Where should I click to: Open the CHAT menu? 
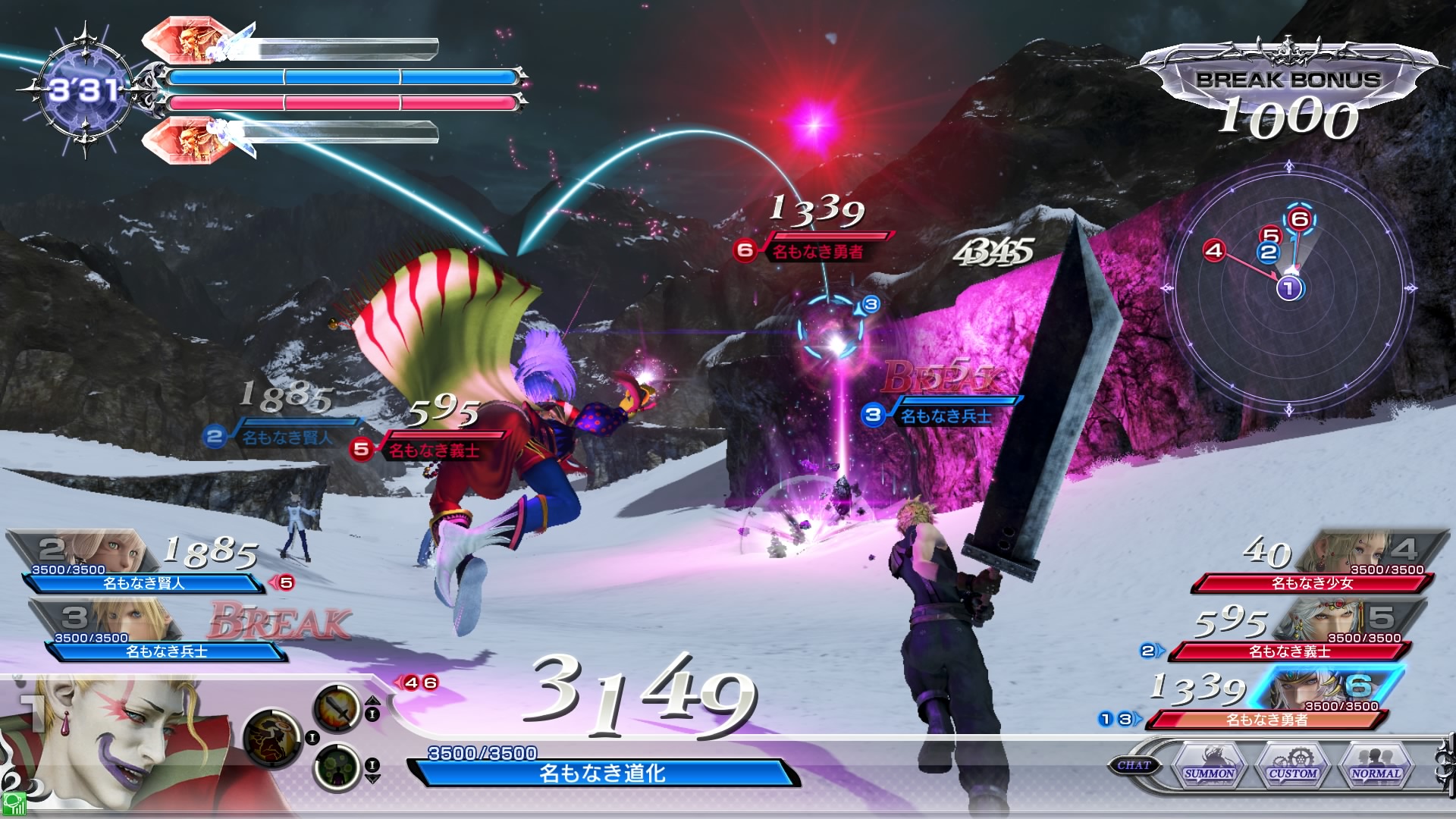point(1134,764)
